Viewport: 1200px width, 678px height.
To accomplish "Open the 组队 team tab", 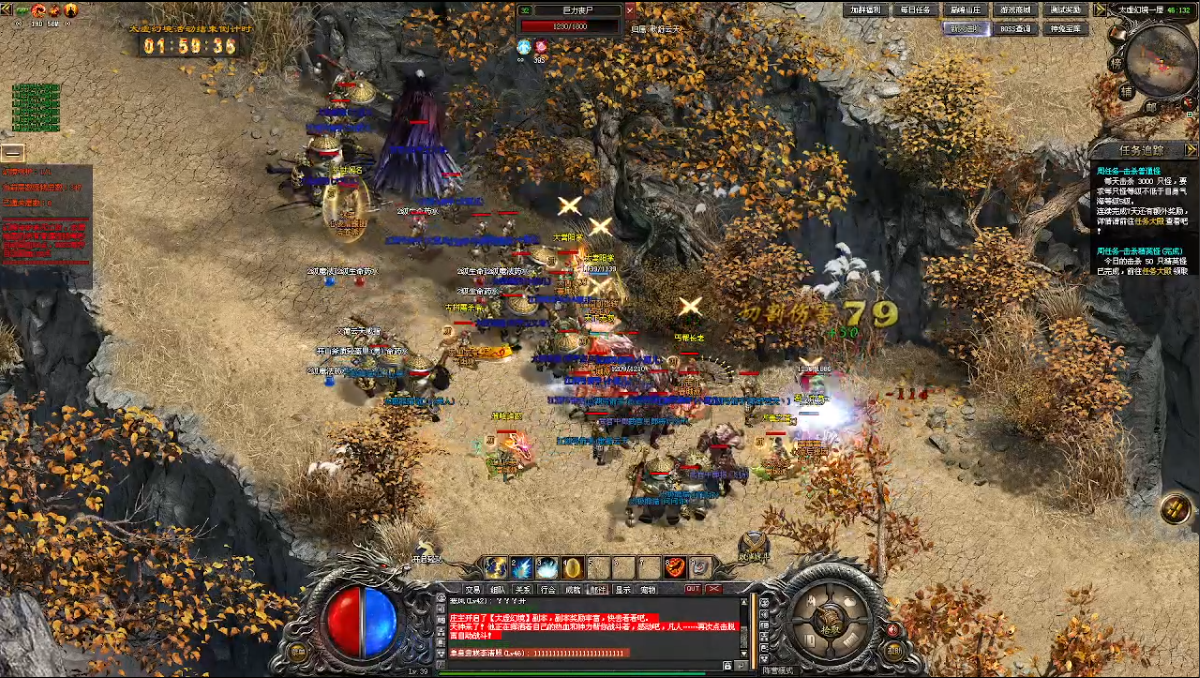I will click(x=498, y=590).
